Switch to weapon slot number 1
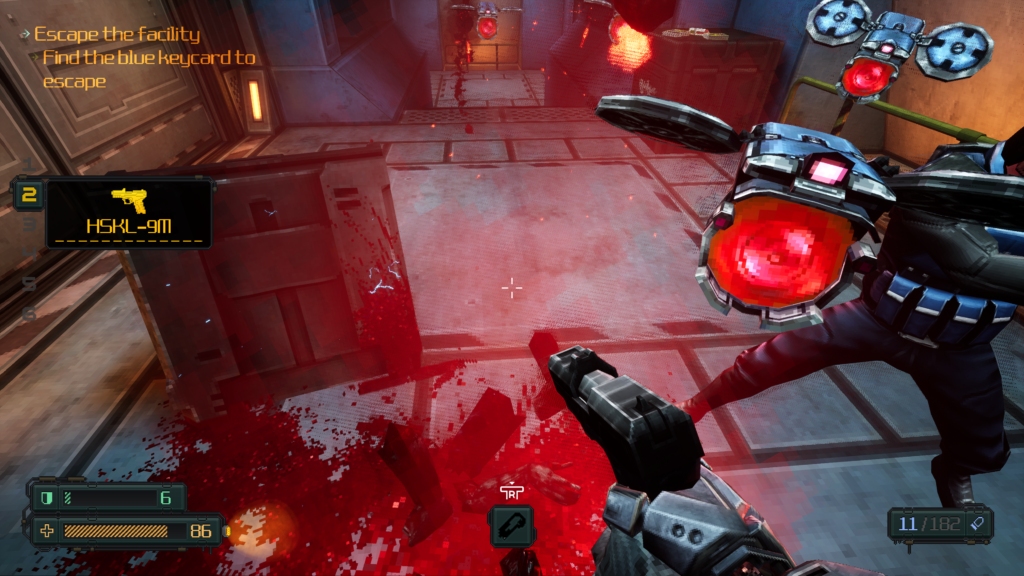This screenshot has height=576, width=1024. point(29,163)
